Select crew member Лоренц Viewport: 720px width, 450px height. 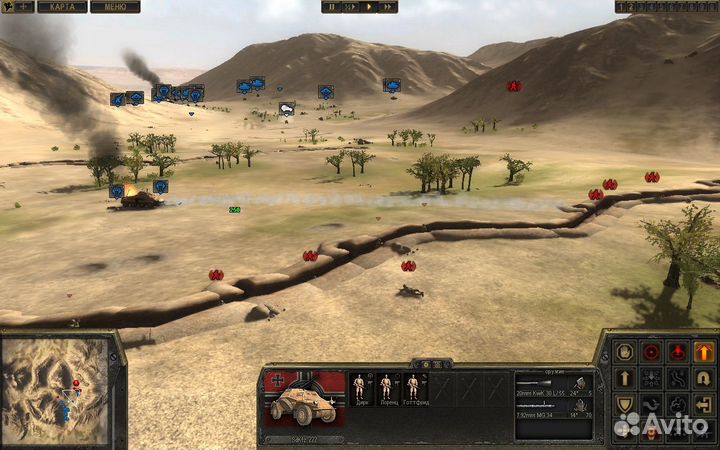click(x=387, y=389)
